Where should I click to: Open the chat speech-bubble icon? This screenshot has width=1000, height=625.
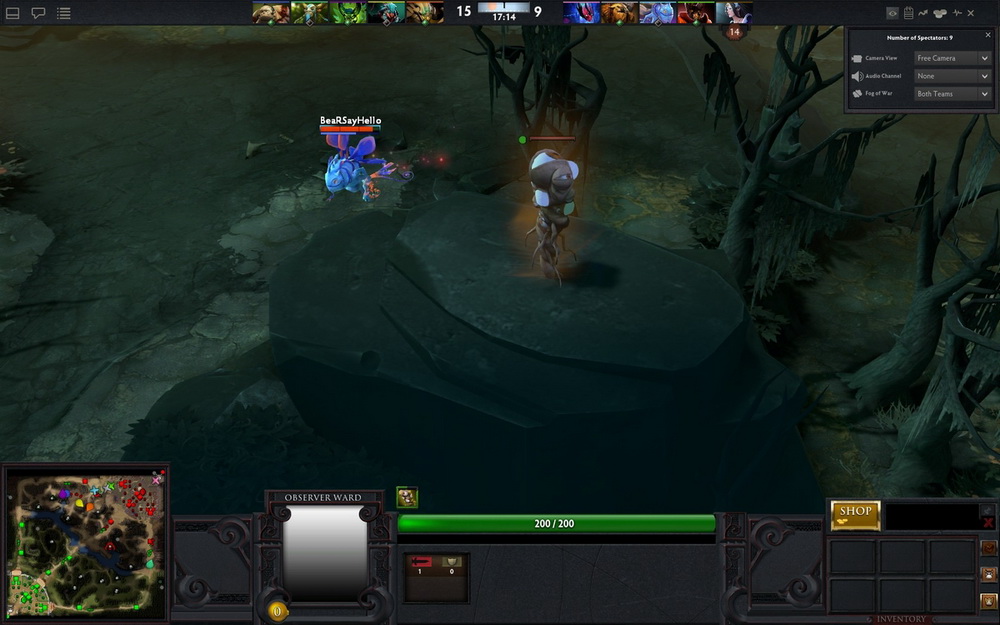pyautogui.click(x=38, y=13)
